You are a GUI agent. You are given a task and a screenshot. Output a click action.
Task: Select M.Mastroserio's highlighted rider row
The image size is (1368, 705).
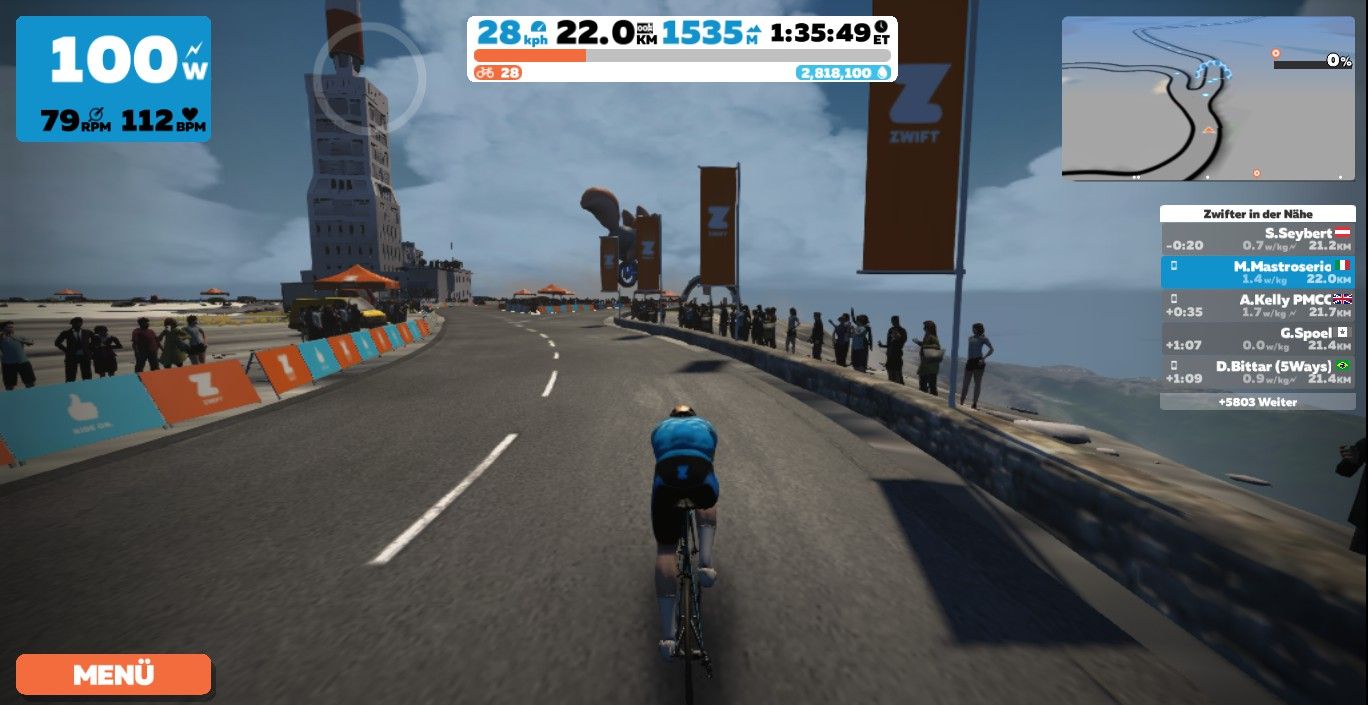coord(1257,272)
